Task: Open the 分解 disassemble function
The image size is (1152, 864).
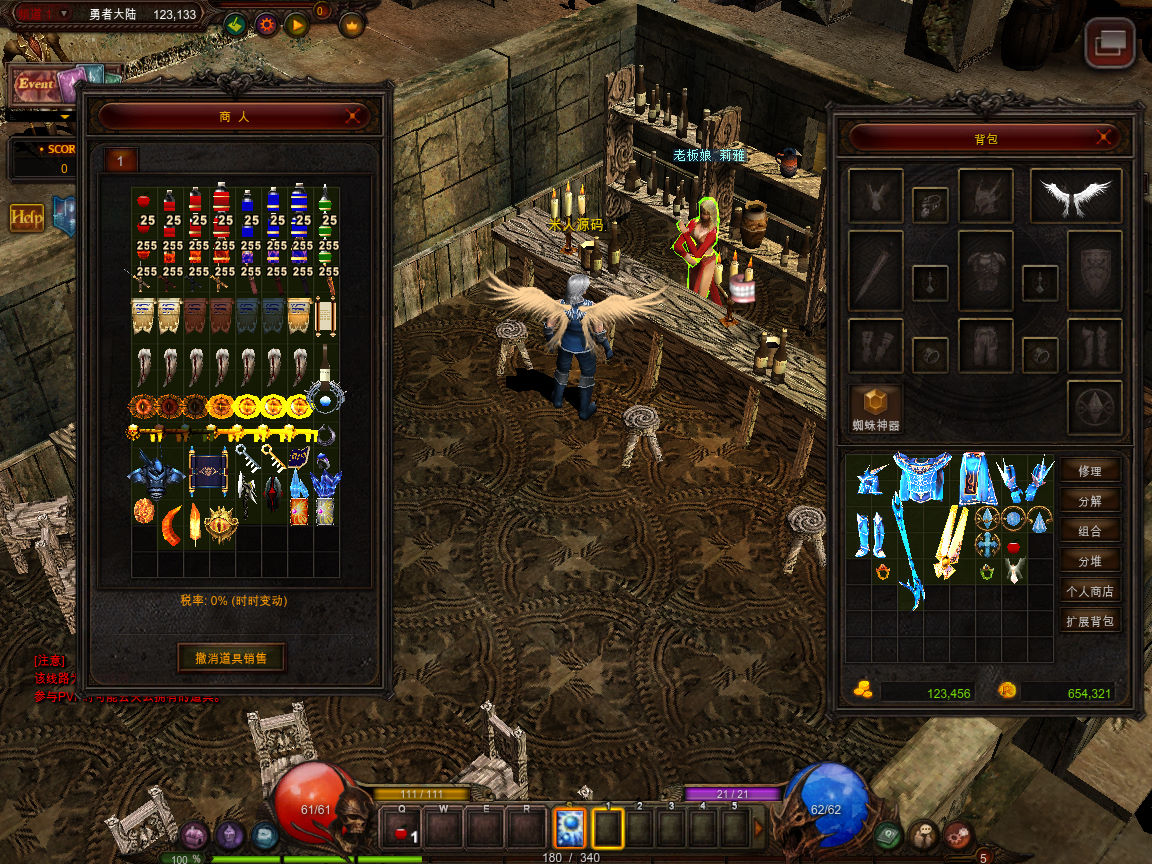Action: pos(1089,501)
